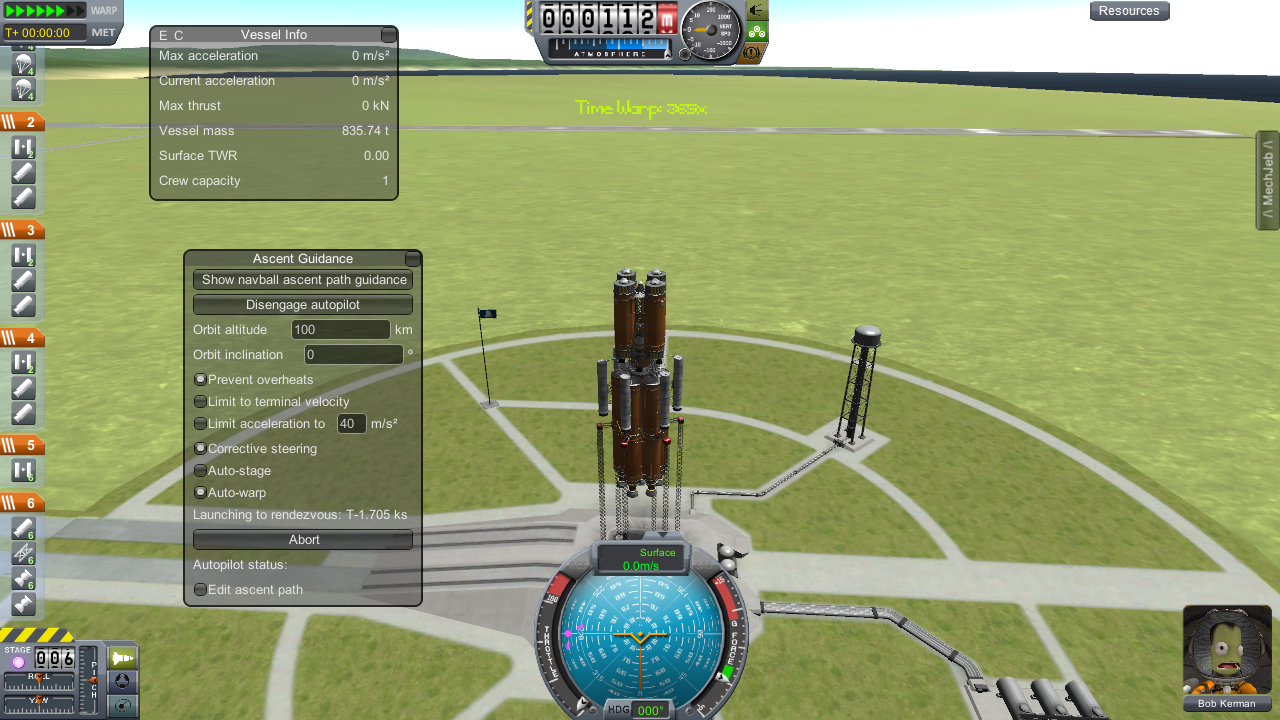1280x720 pixels.
Task: Expand the MechJeb side tab
Action: 1267,180
